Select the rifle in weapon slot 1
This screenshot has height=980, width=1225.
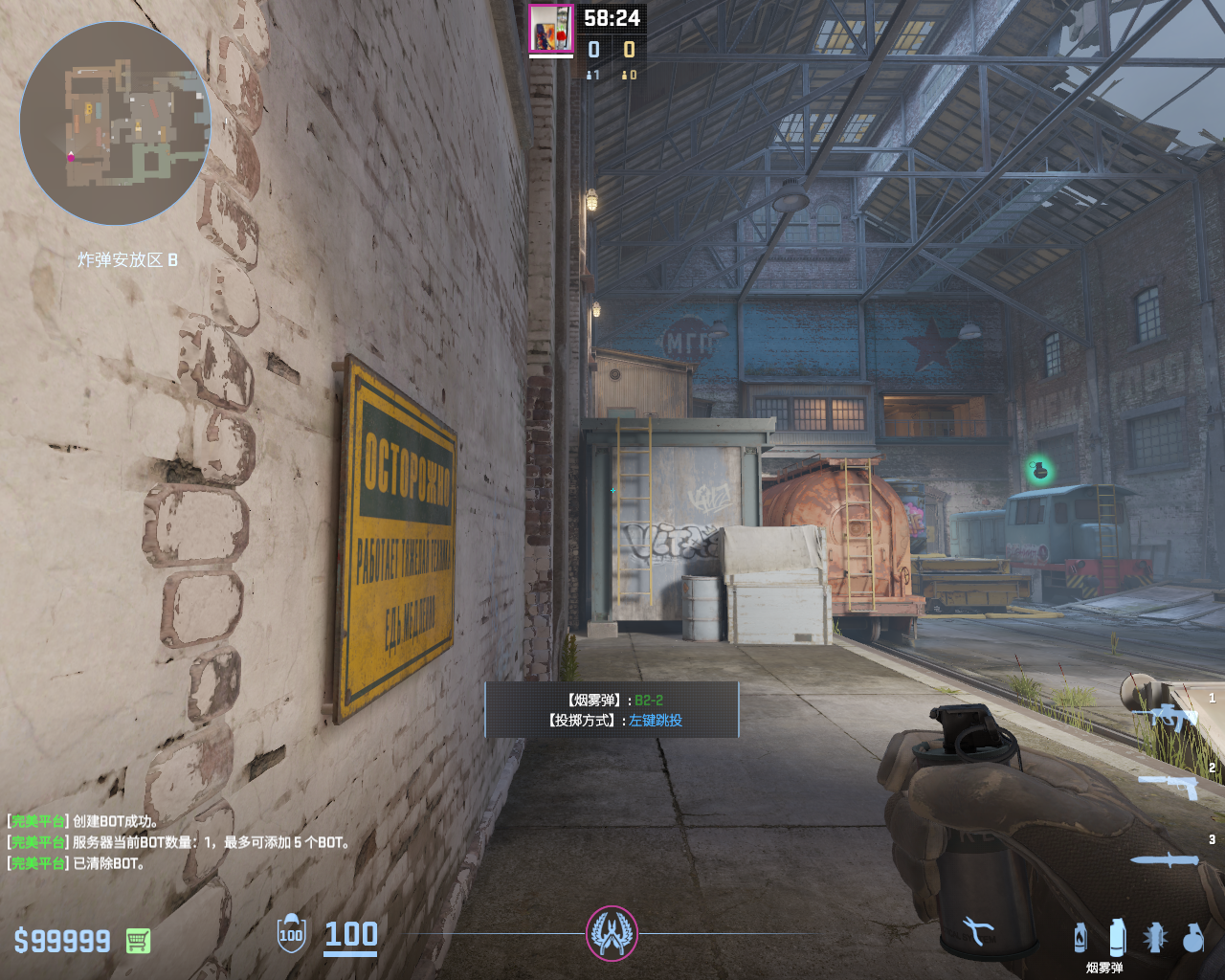click(x=1169, y=716)
